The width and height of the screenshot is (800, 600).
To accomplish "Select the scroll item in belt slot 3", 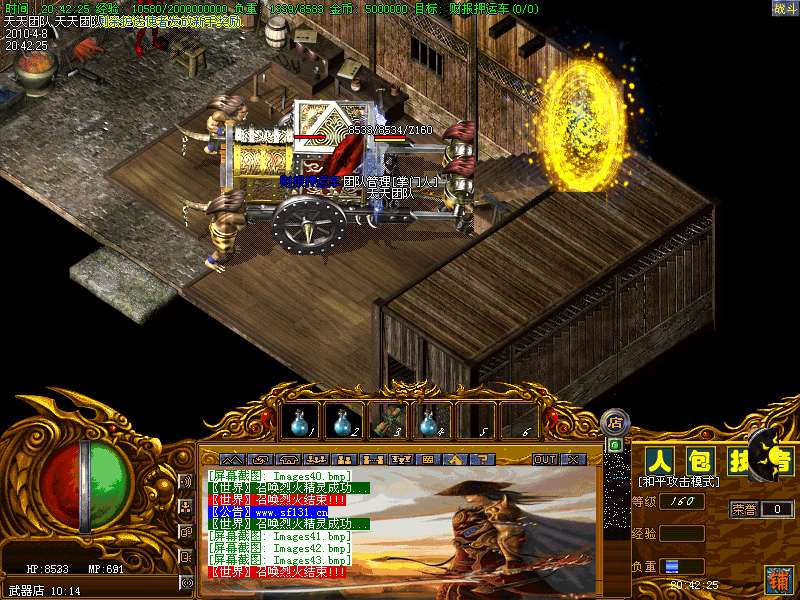I will coord(387,422).
